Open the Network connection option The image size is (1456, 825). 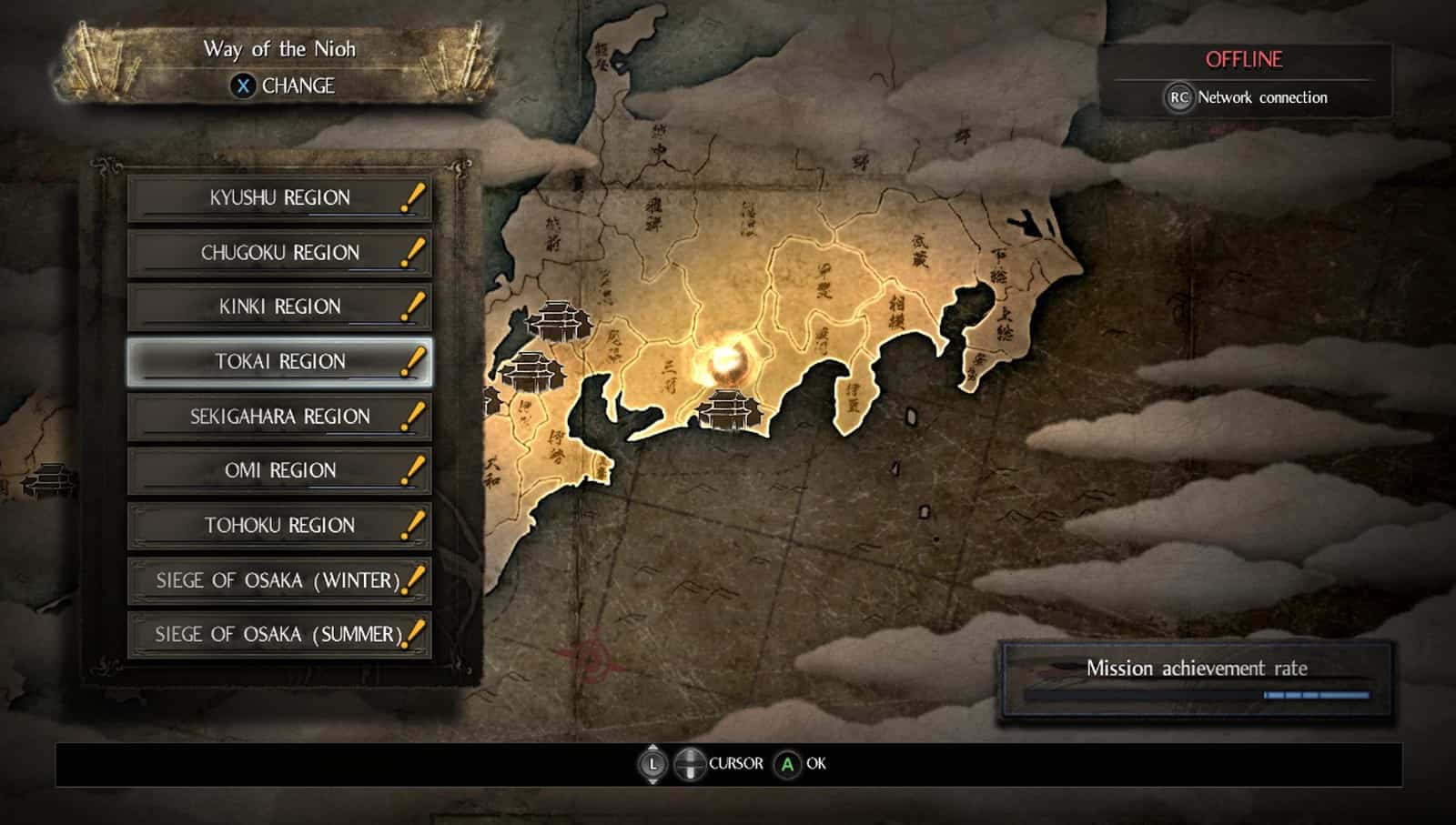(1245, 97)
